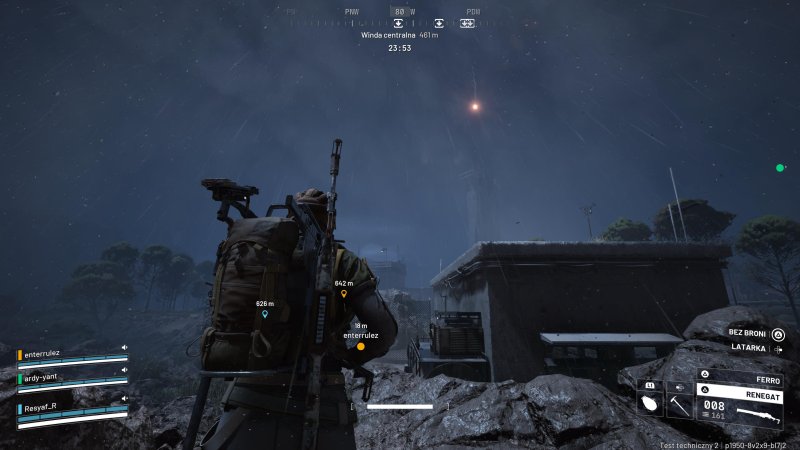Click the orange enterrulez teammate marker
Screen dimensions: 800x450
(x=360, y=347)
